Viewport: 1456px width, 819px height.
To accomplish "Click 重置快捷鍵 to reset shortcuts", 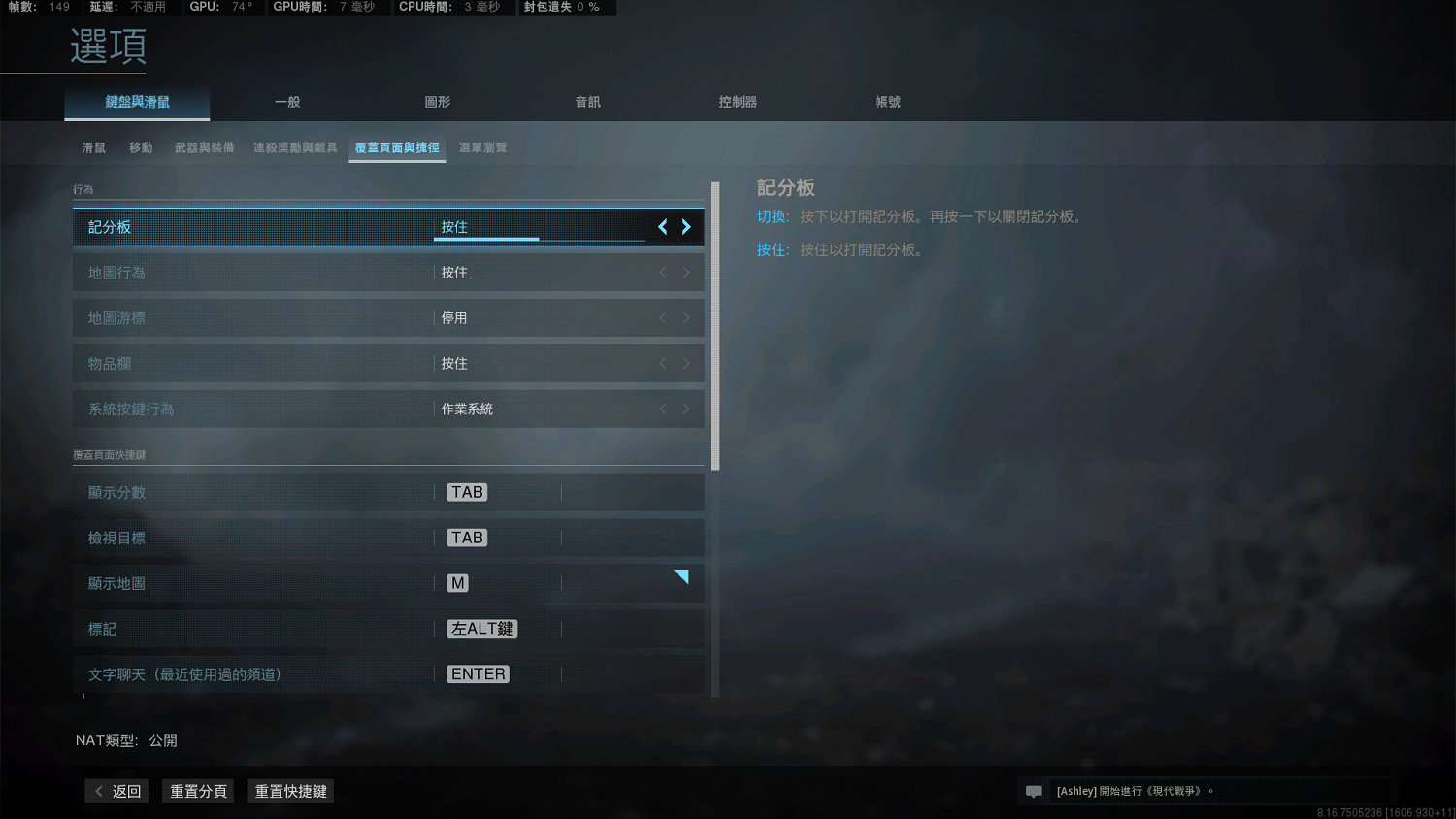I will tap(289, 791).
